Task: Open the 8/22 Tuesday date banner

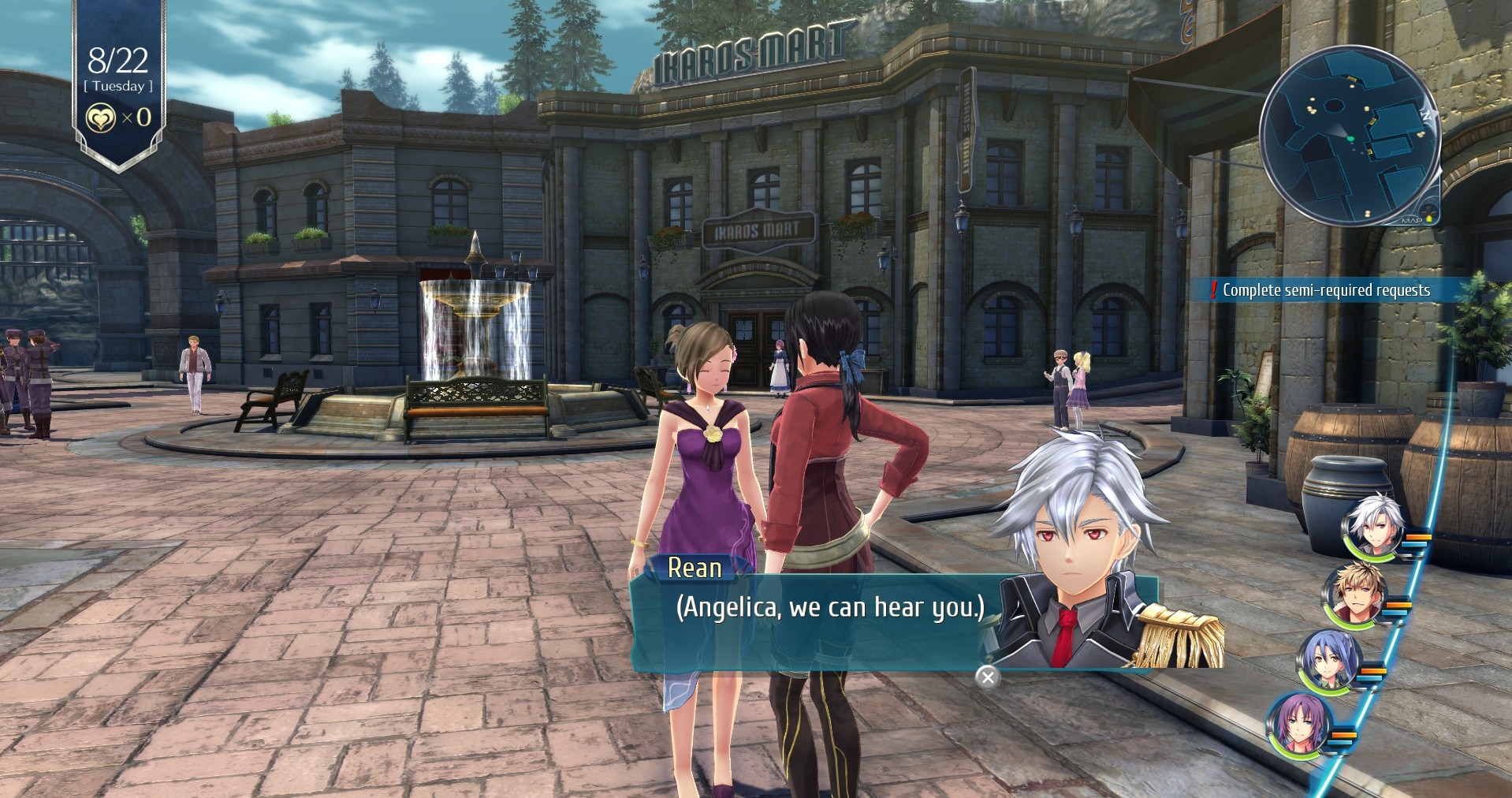Action: coord(118,69)
